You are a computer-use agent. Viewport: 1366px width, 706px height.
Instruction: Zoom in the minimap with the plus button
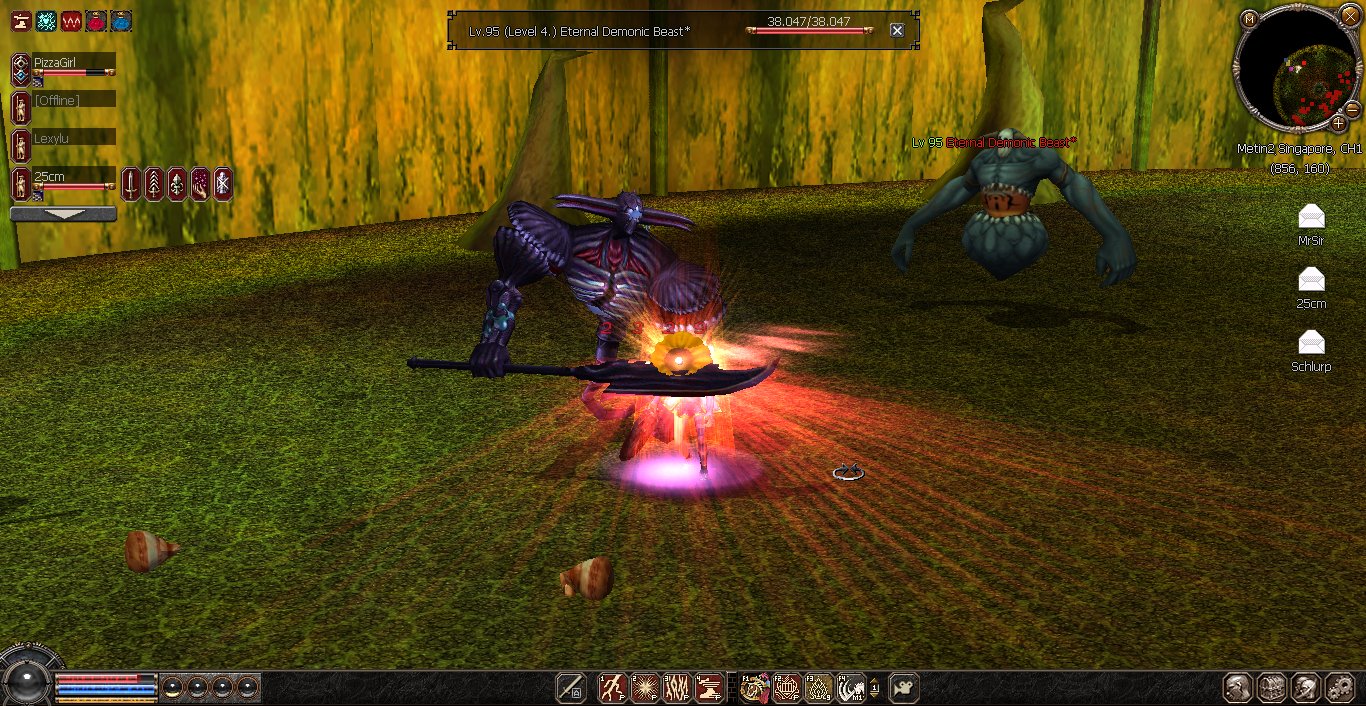(1339, 123)
